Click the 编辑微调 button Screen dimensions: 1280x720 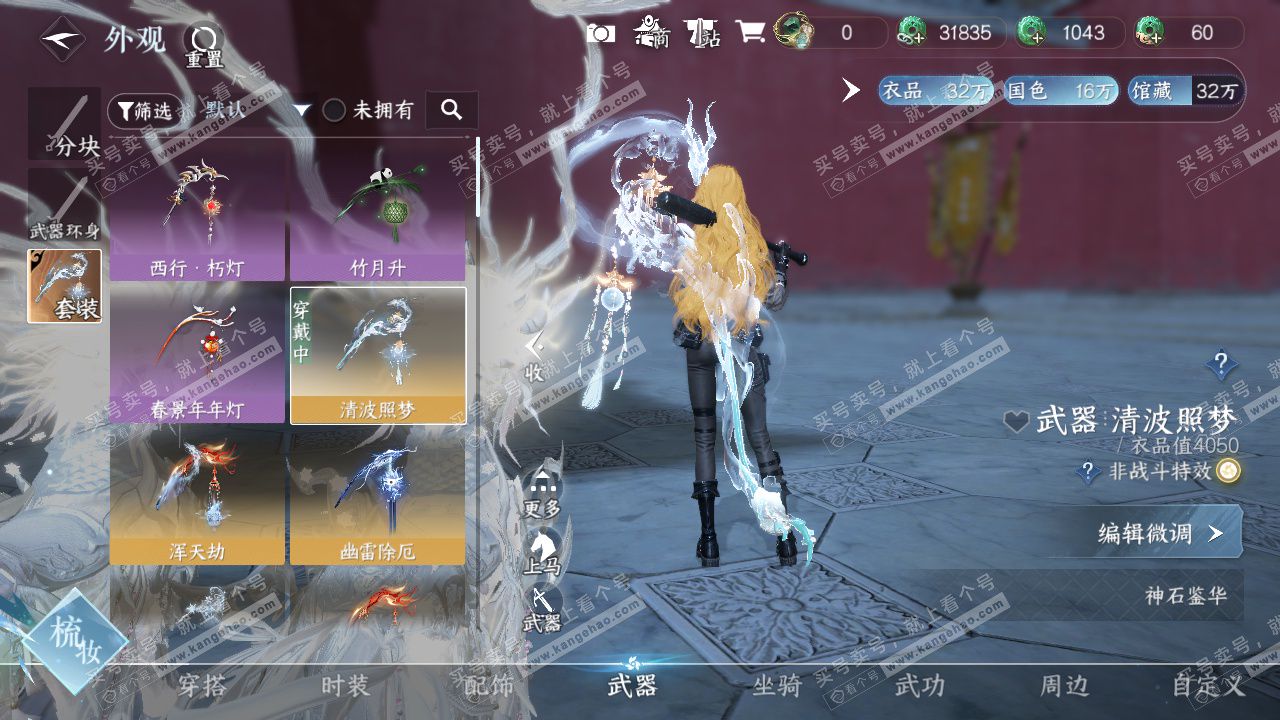(1160, 533)
